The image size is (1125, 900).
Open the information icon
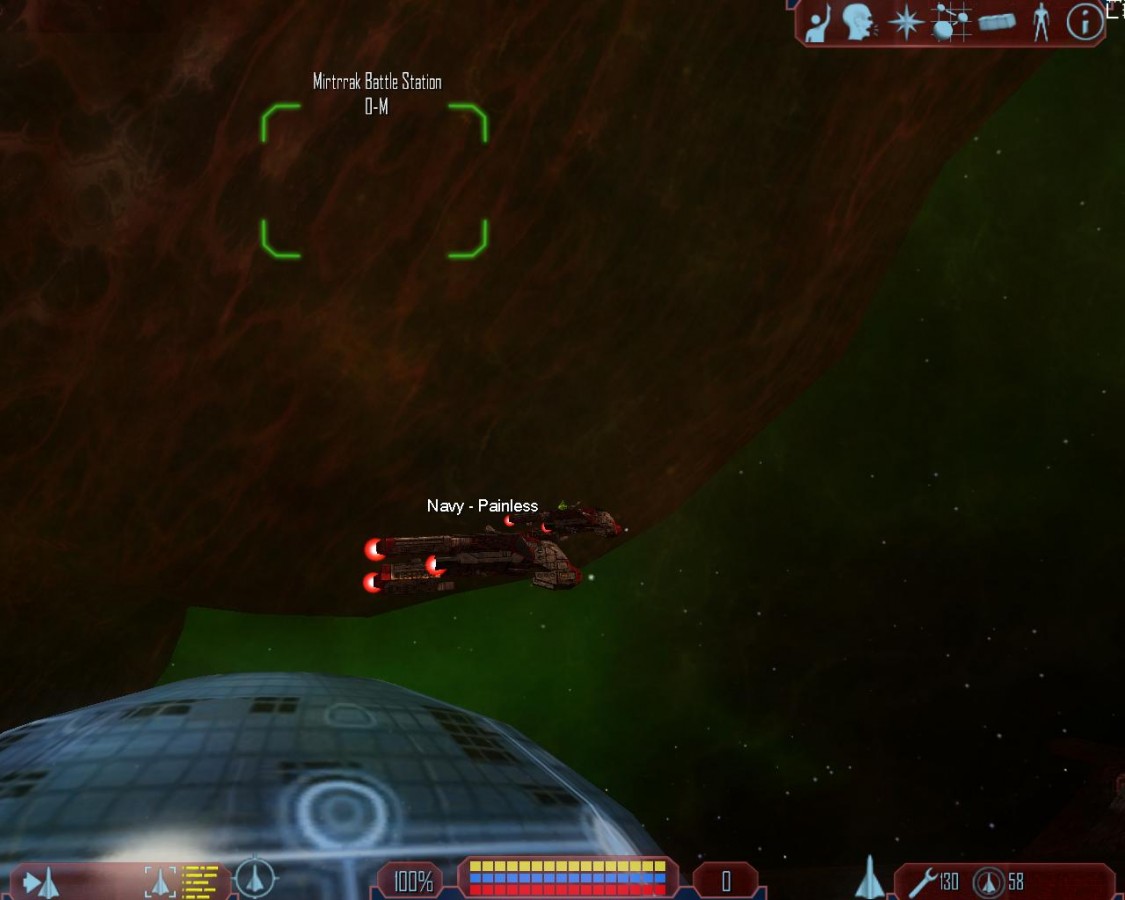click(1084, 22)
